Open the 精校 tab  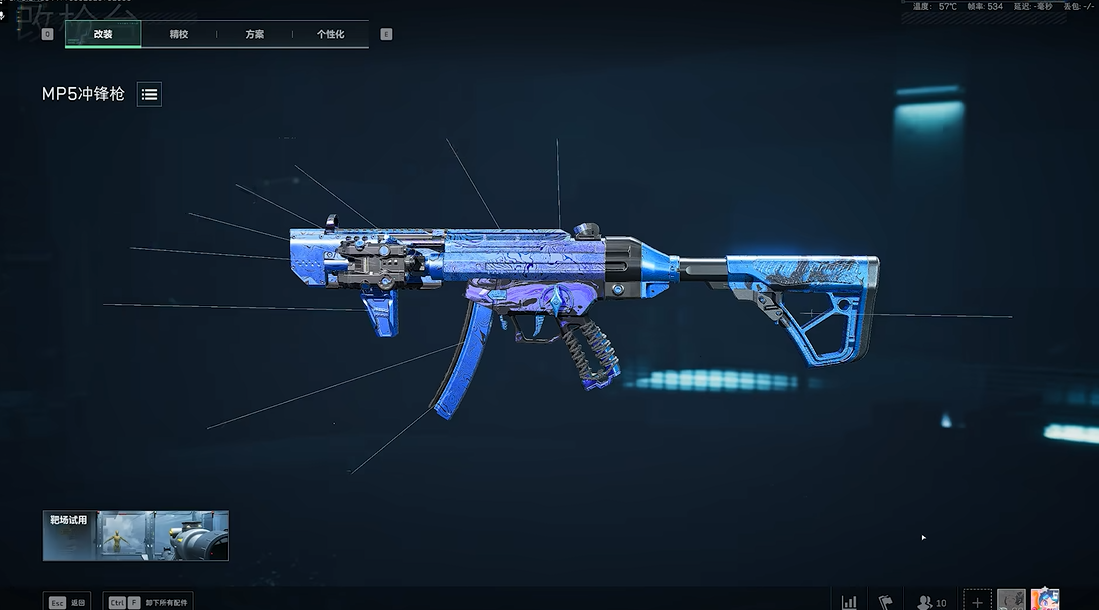tap(179, 34)
